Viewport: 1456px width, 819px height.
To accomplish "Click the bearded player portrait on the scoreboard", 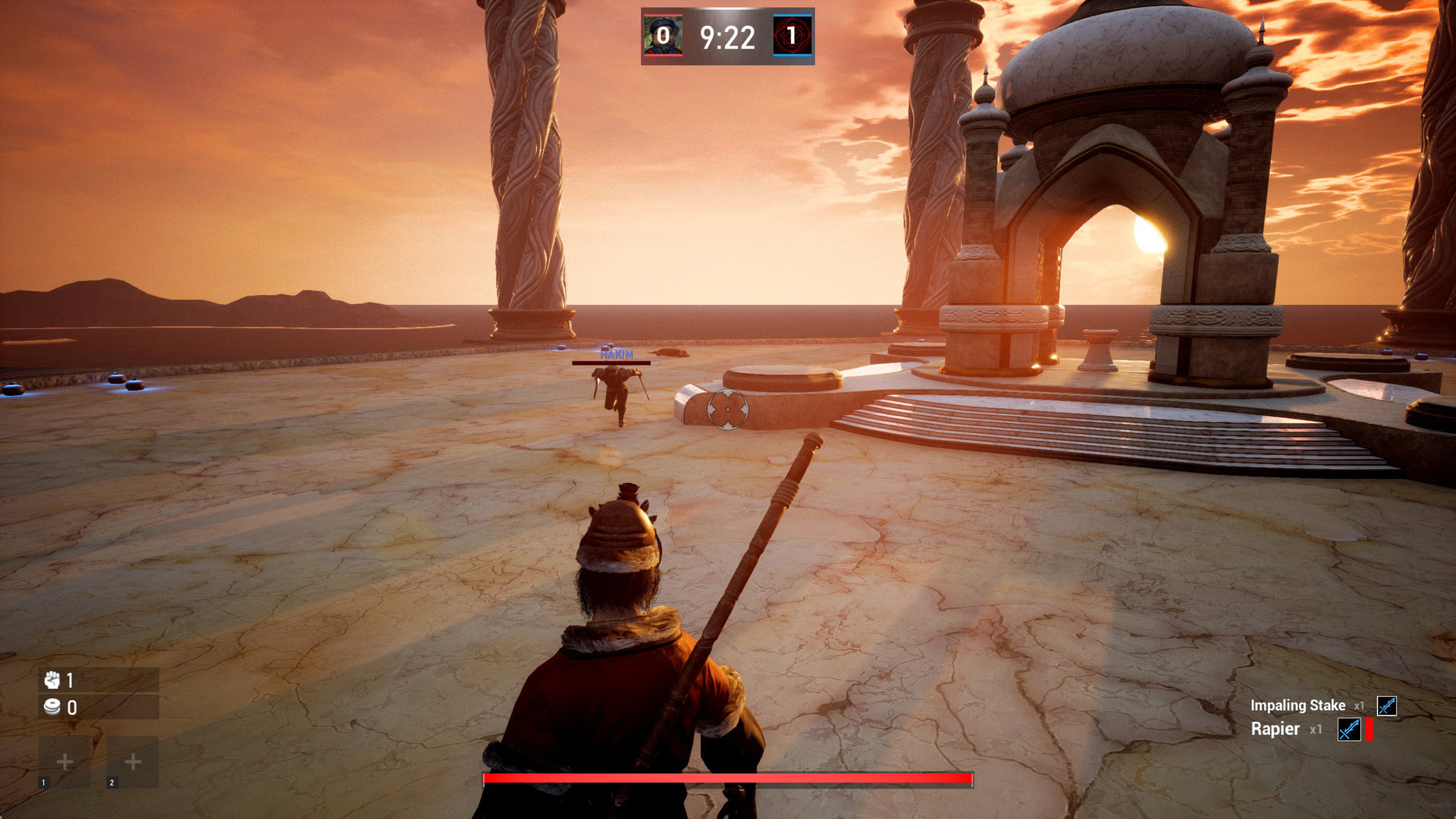I will click(663, 36).
